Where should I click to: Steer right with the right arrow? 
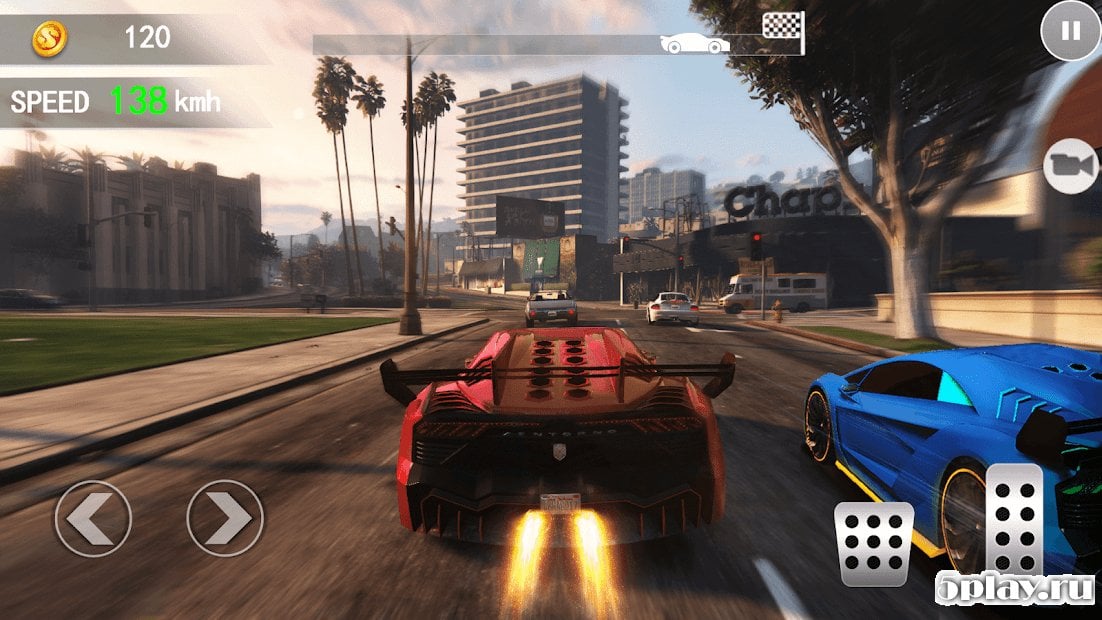(x=225, y=518)
